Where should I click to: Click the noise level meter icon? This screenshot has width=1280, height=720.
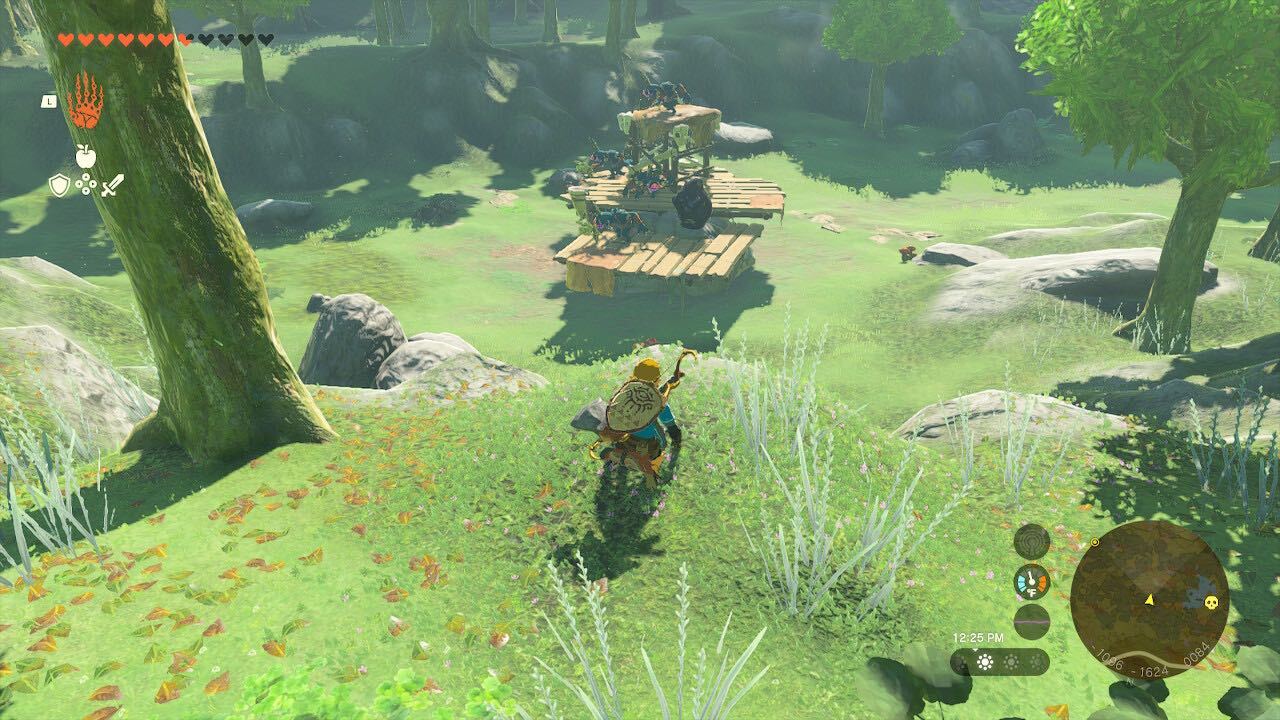click(1032, 621)
